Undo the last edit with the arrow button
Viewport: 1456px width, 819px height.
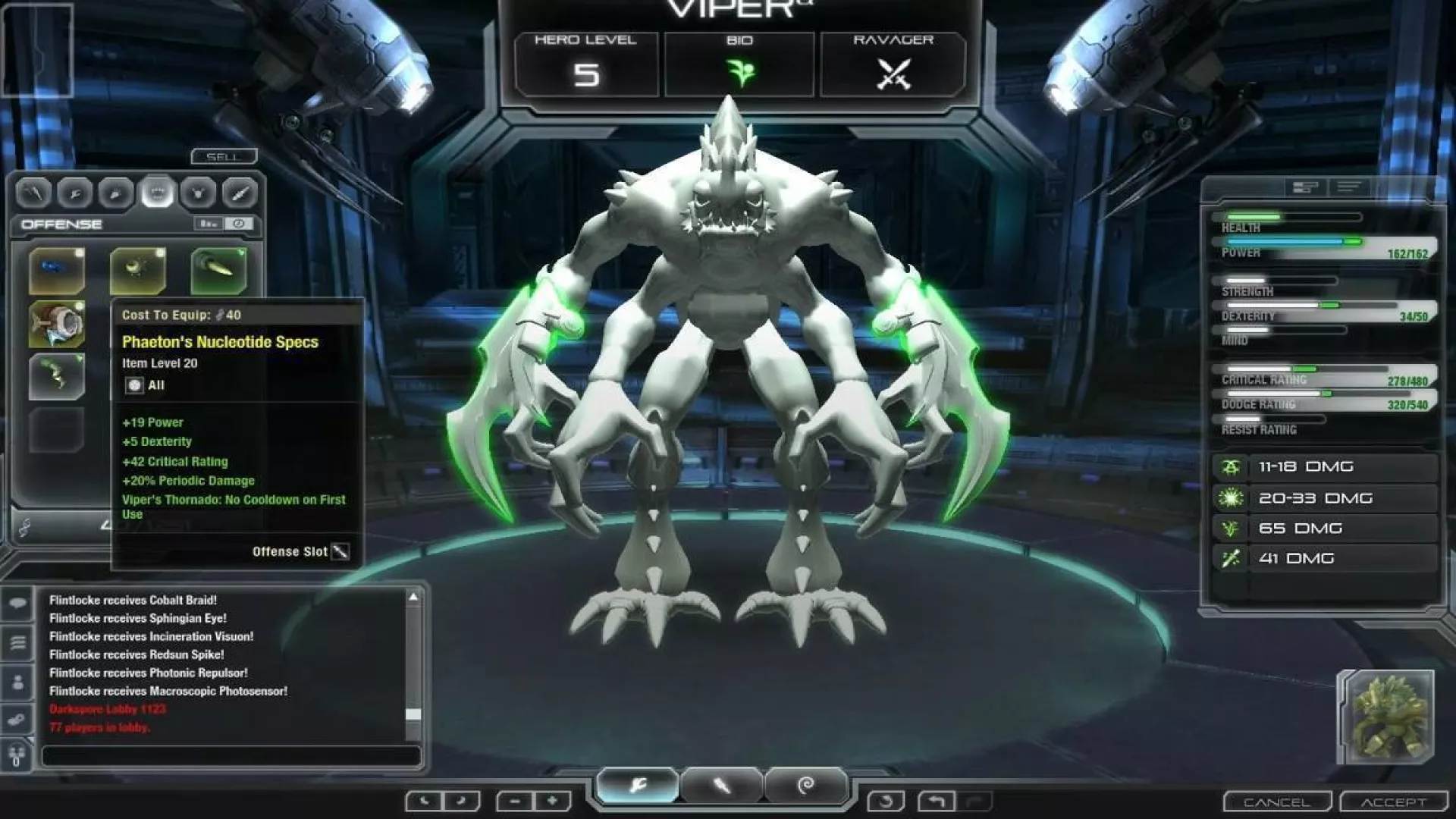point(936,801)
